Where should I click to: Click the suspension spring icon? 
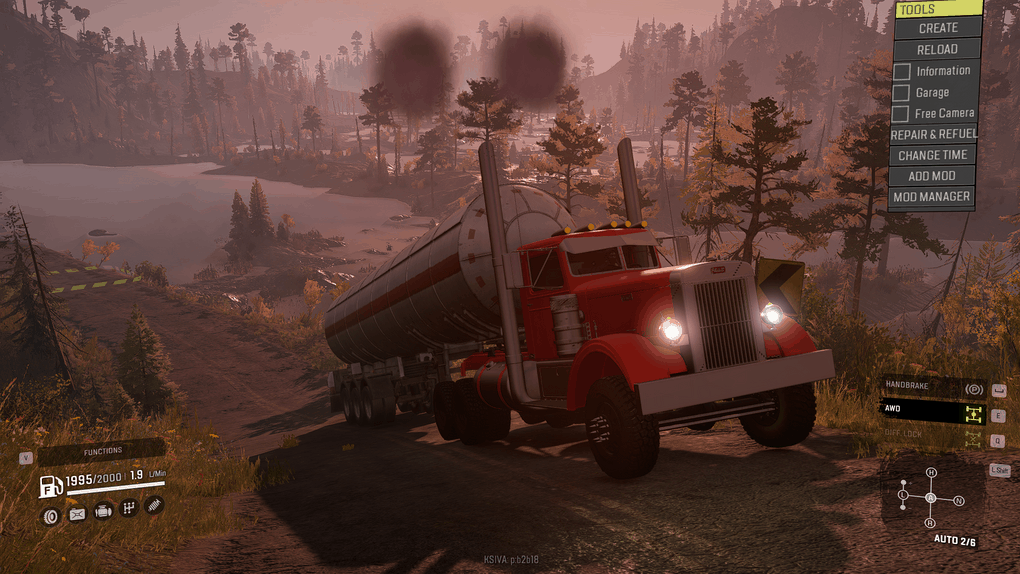(x=154, y=507)
